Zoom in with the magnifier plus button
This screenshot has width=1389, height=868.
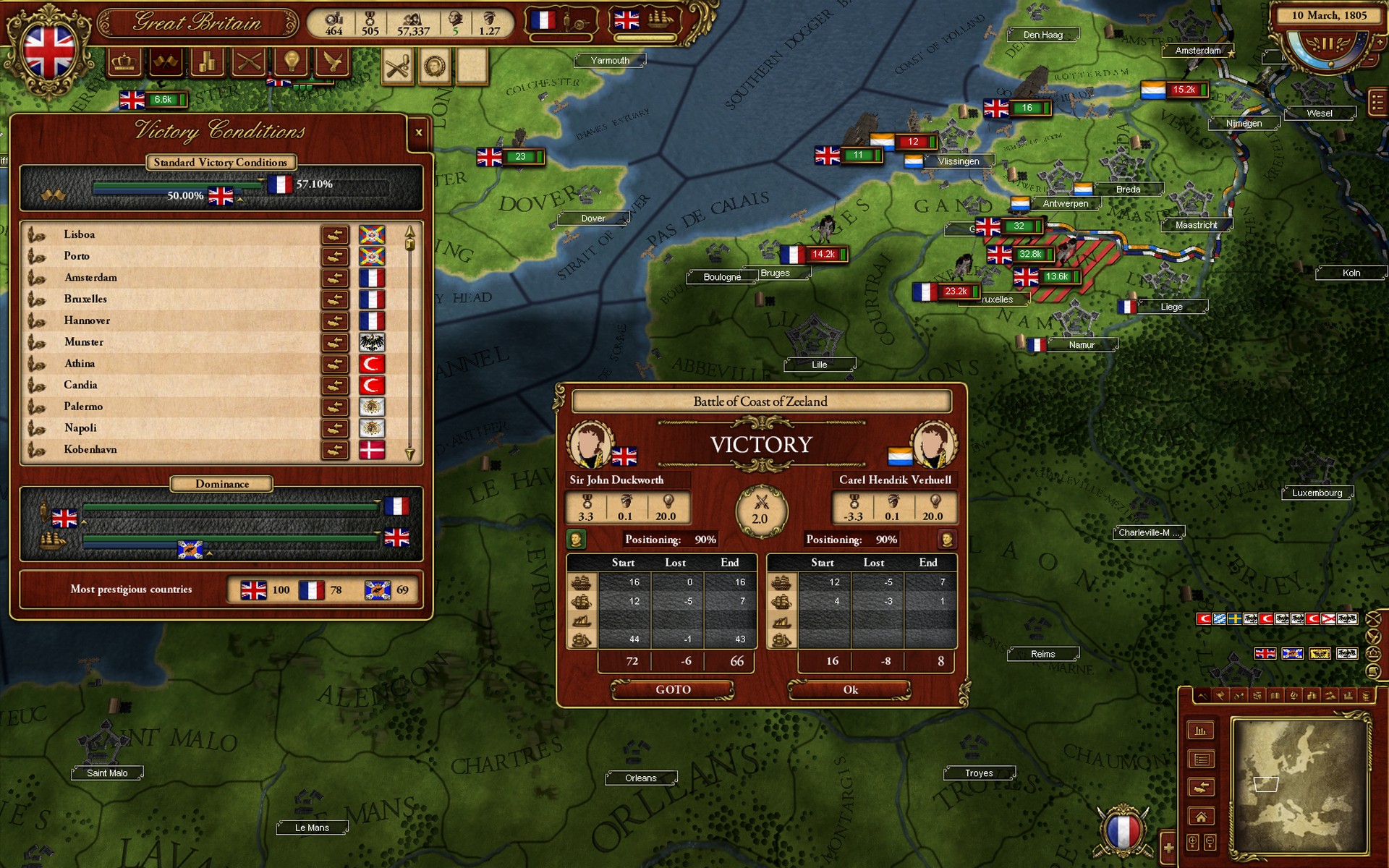(1193, 842)
